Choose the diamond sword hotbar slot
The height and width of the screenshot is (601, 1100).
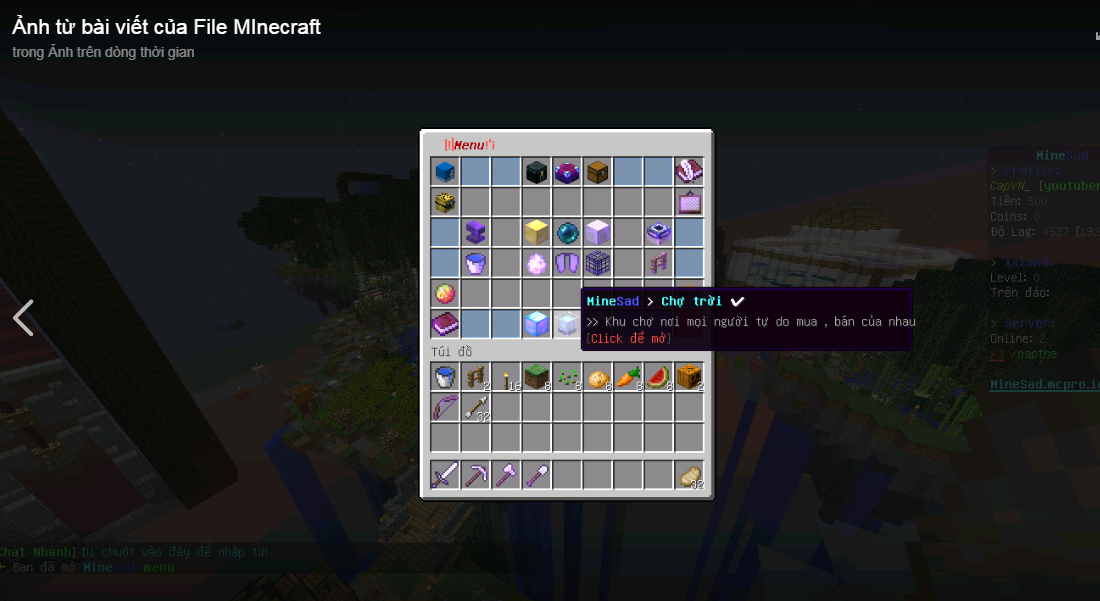coord(446,475)
